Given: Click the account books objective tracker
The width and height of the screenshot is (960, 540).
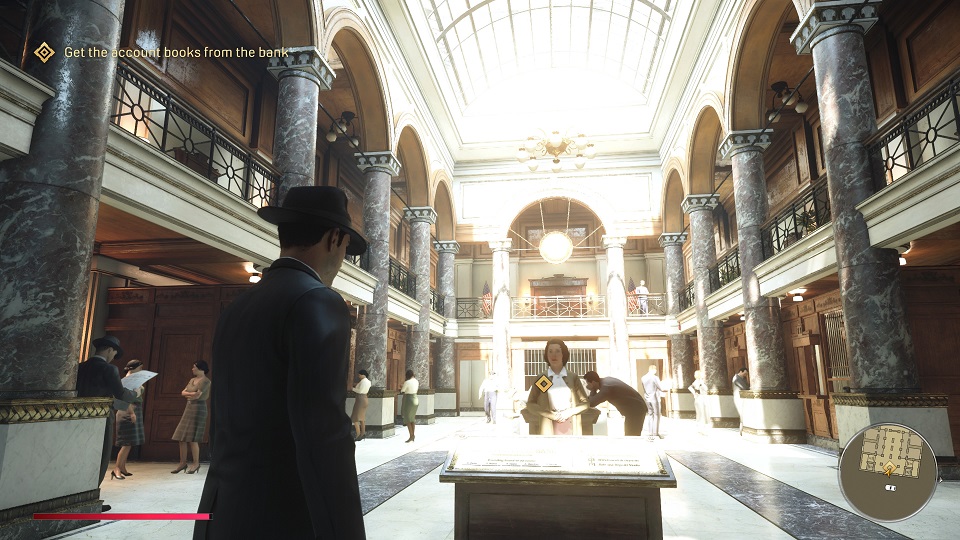Looking at the screenshot, I should pos(176,52).
